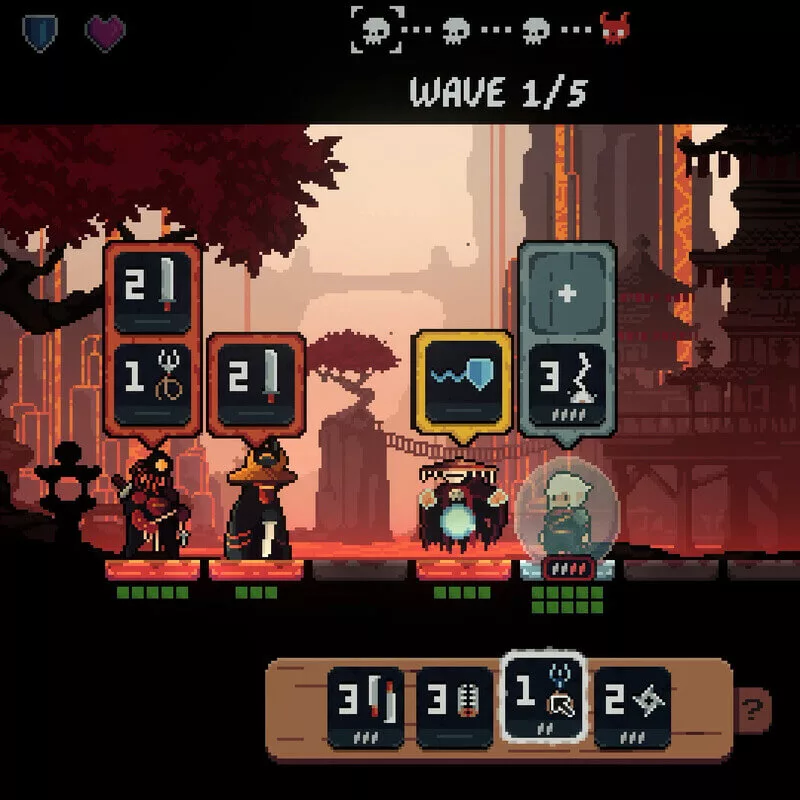Select the red demon boss marker
The height and width of the screenshot is (800, 800).
[615, 30]
